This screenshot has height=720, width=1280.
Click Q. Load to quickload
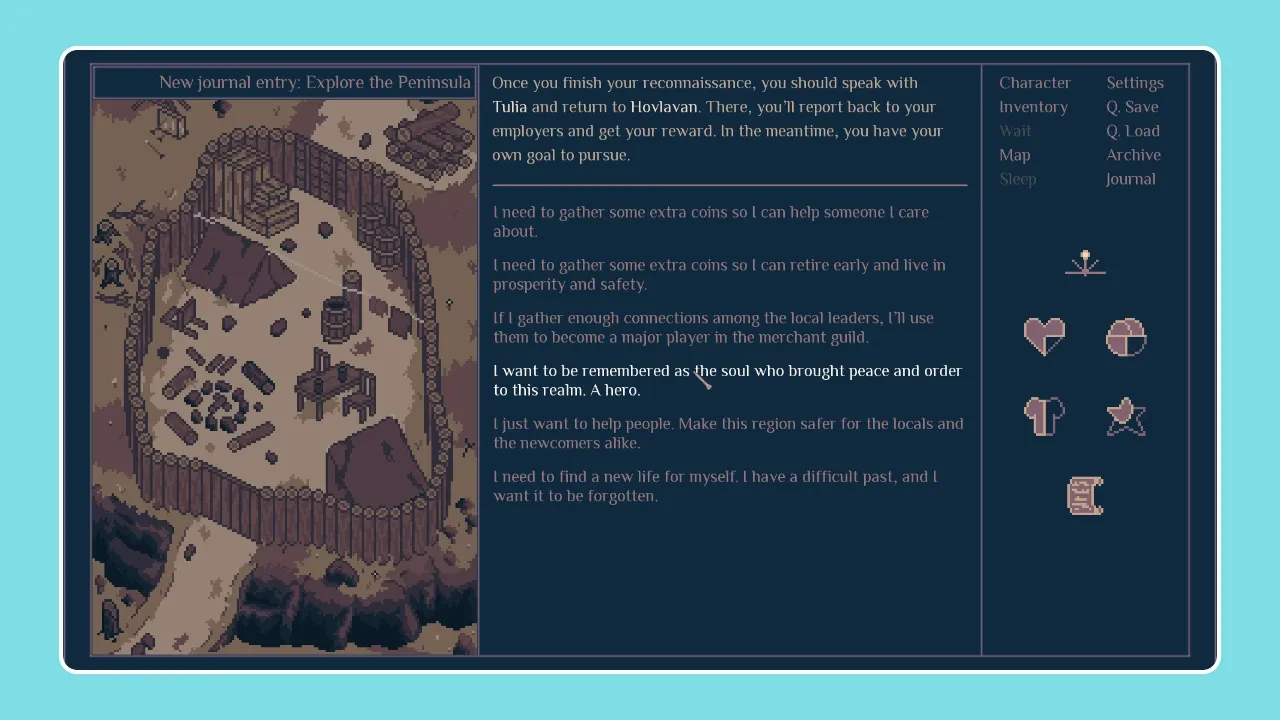pyautogui.click(x=1133, y=130)
